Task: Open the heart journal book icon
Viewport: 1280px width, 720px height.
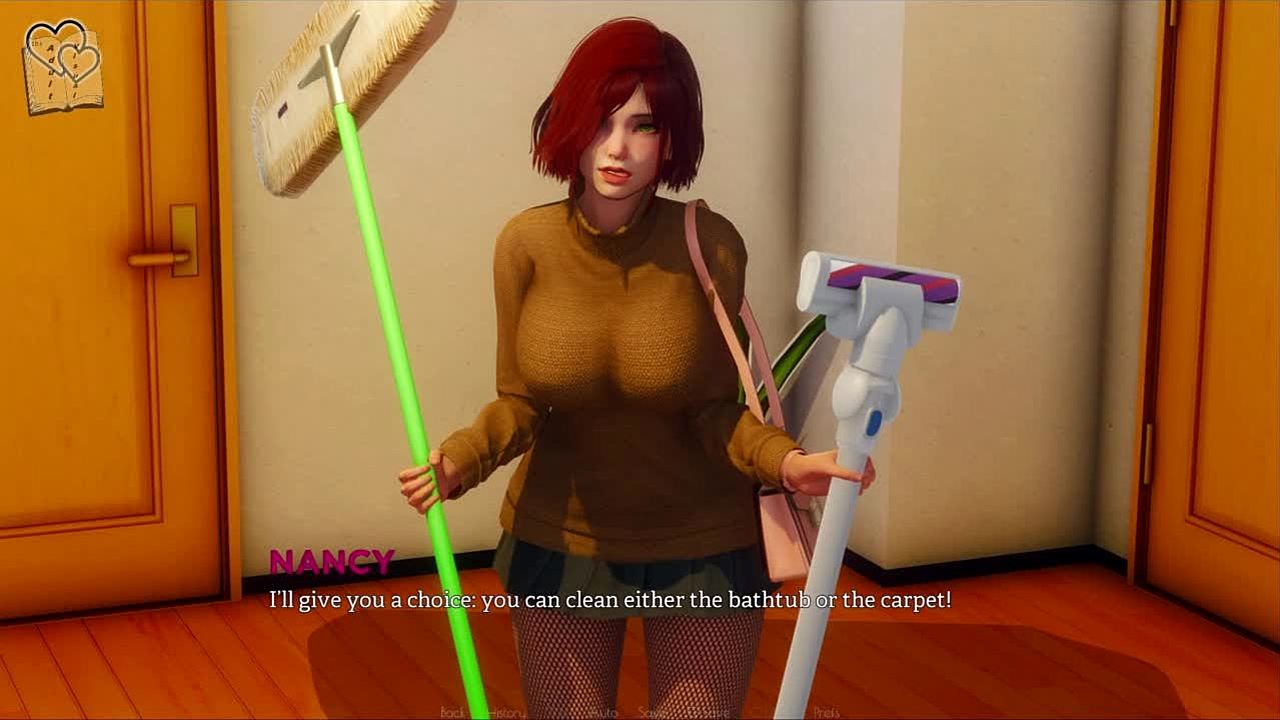Action: tap(63, 66)
